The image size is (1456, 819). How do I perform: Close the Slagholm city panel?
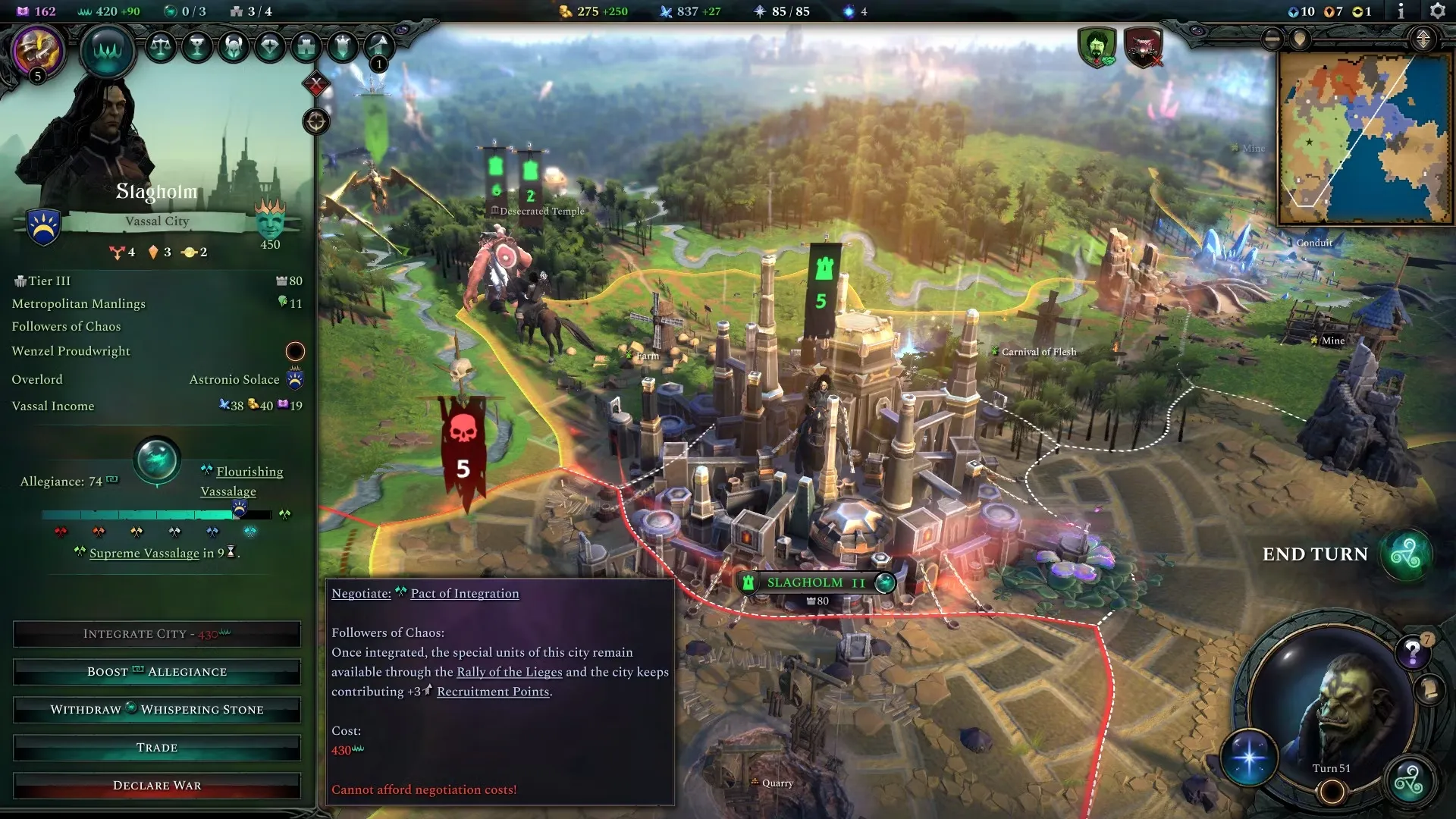click(316, 83)
